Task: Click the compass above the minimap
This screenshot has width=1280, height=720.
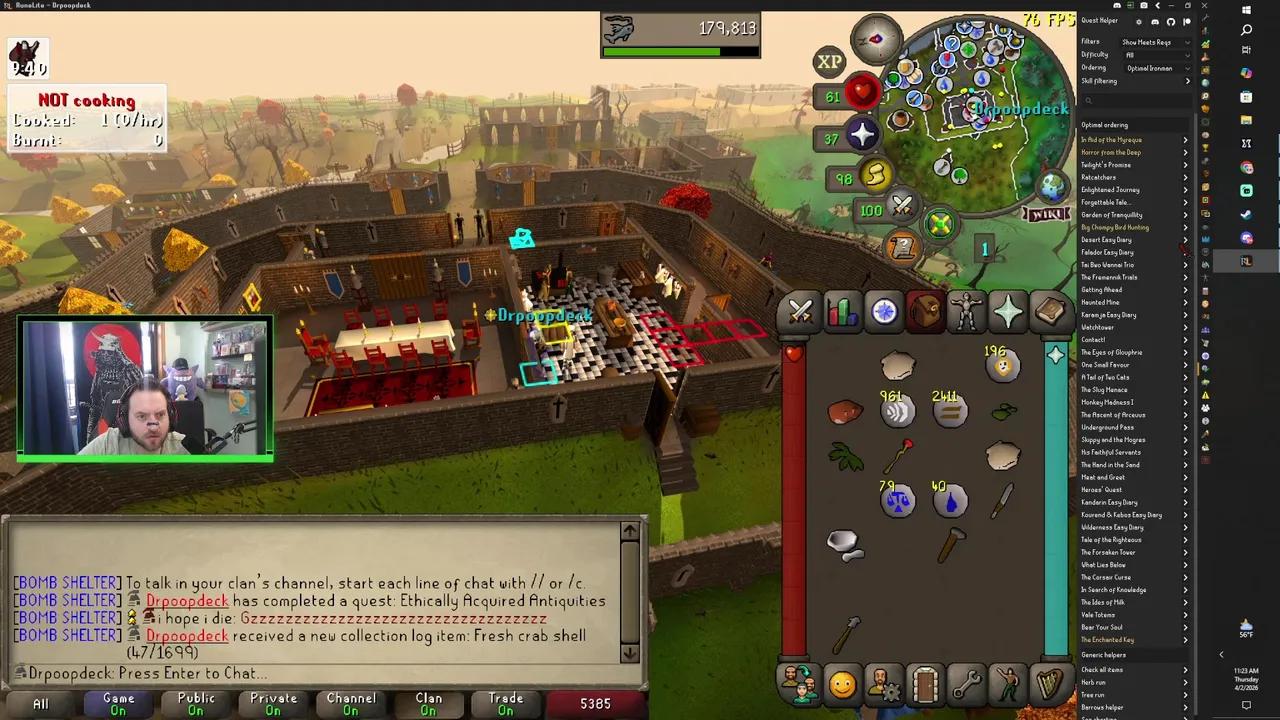Action: click(876, 39)
